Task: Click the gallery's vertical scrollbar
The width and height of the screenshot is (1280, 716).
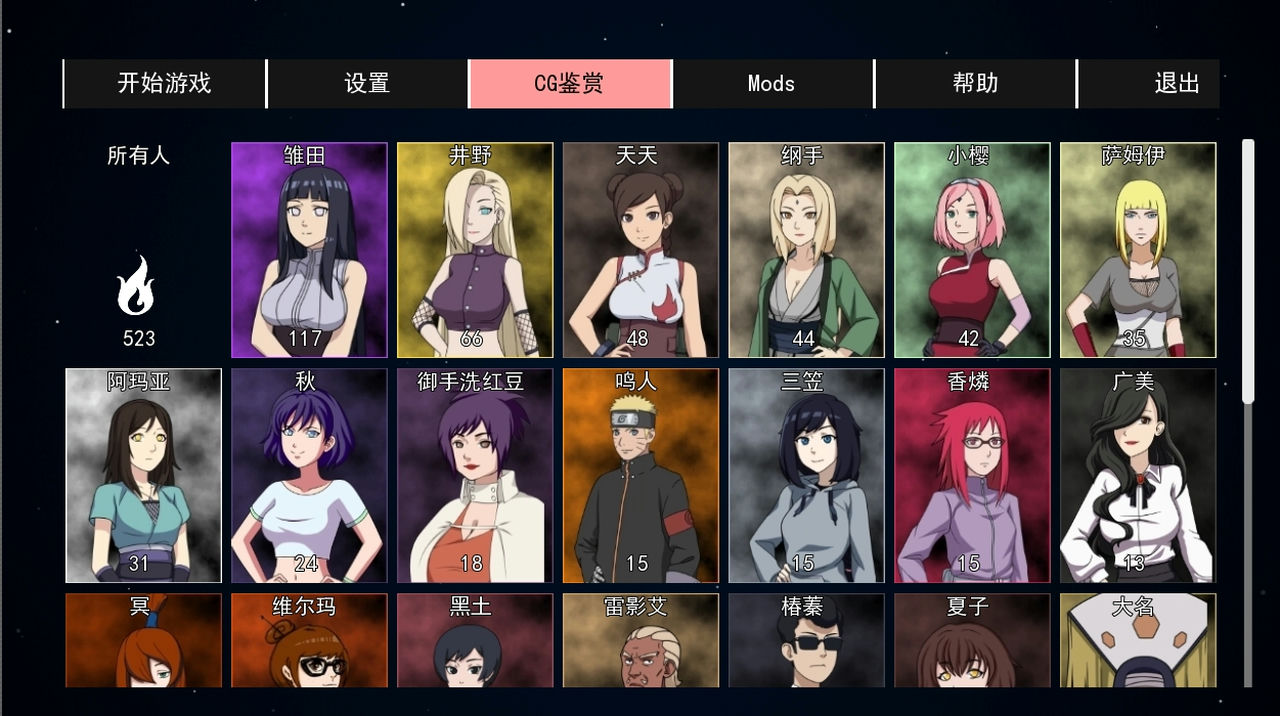Action: point(1247,272)
